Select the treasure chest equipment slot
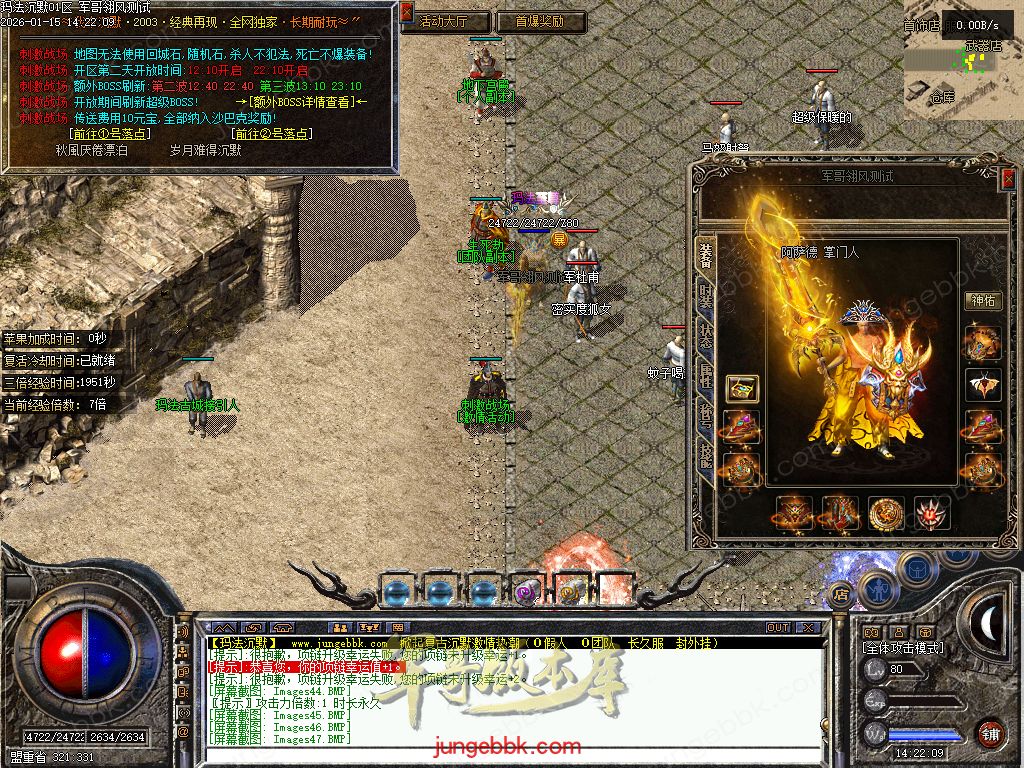This screenshot has height=768, width=1024. point(741,387)
